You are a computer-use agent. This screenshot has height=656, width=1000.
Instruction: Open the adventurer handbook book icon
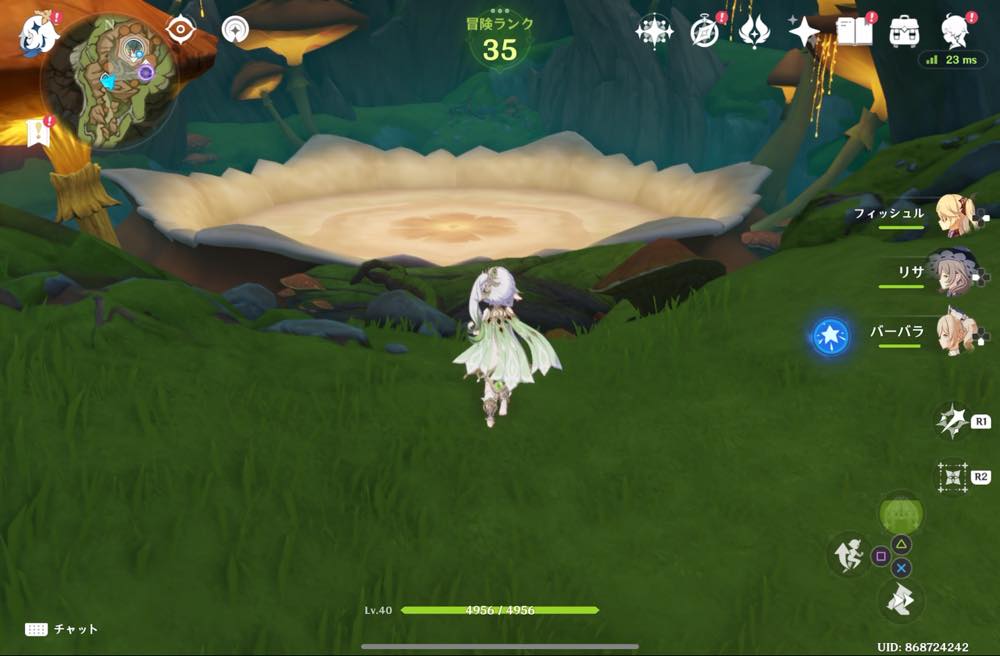tap(854, 32)
